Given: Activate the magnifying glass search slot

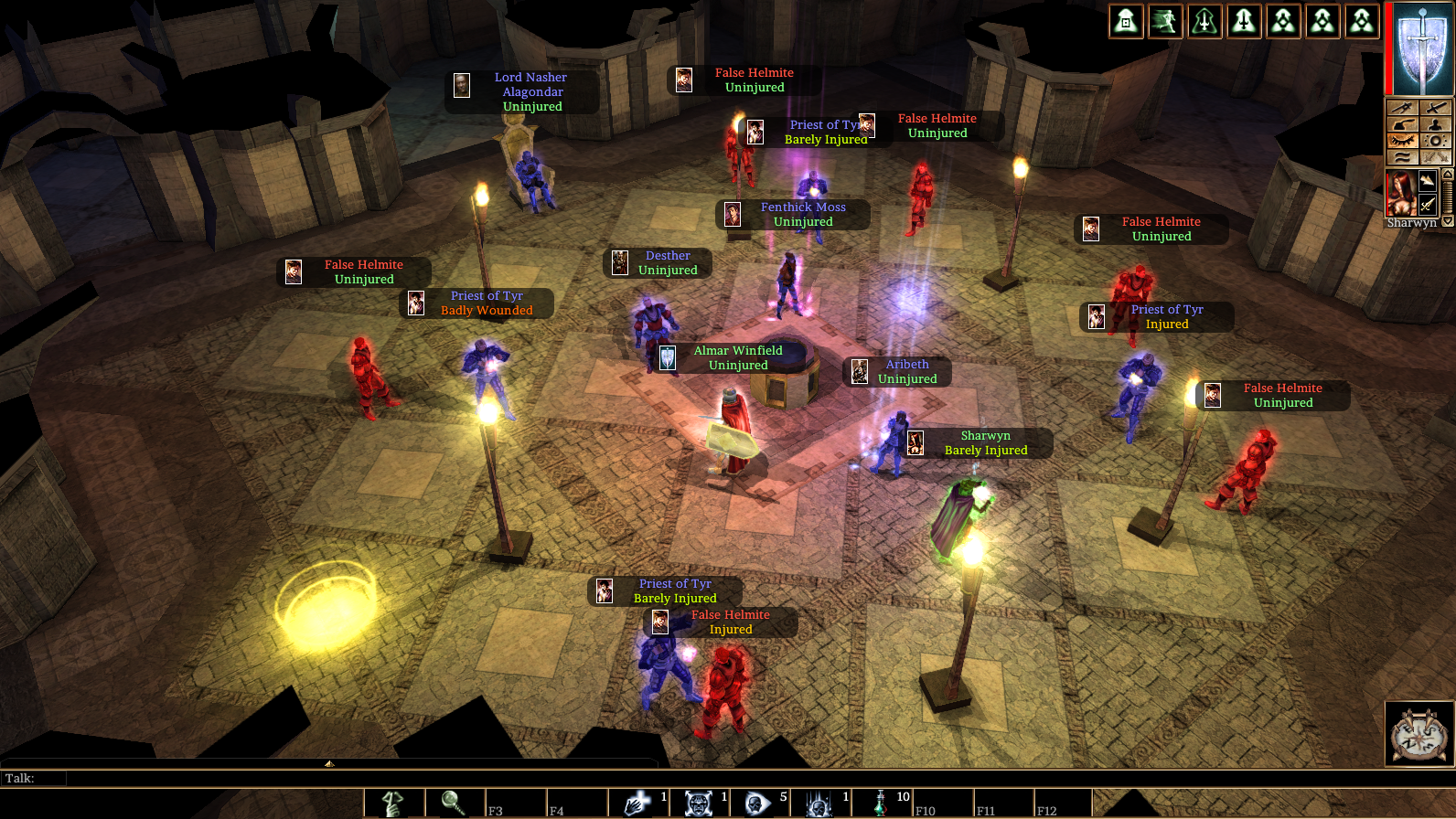Looking at the screenshot, I should coord(455,803).
